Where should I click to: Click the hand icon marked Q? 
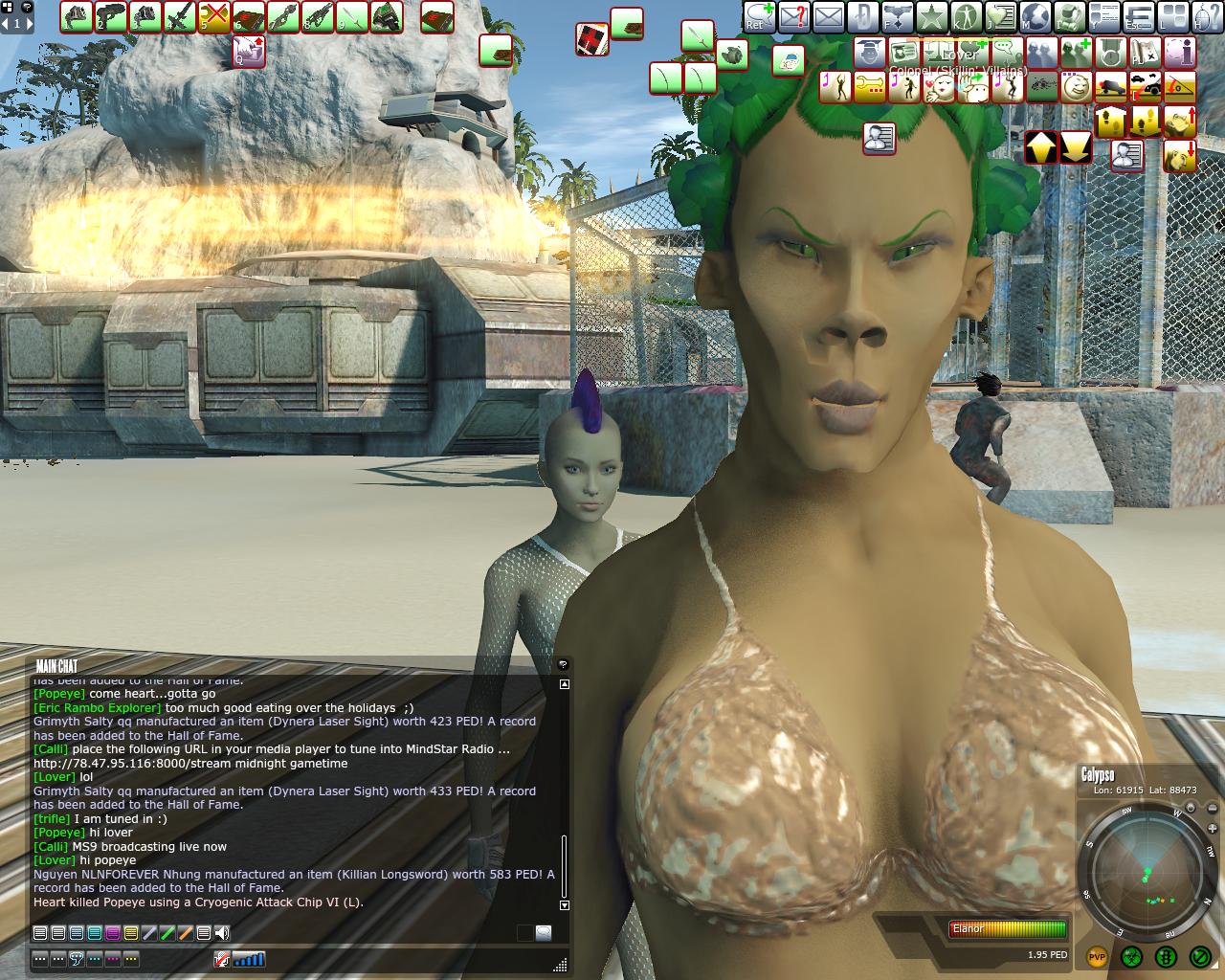(x=249, y=51)
